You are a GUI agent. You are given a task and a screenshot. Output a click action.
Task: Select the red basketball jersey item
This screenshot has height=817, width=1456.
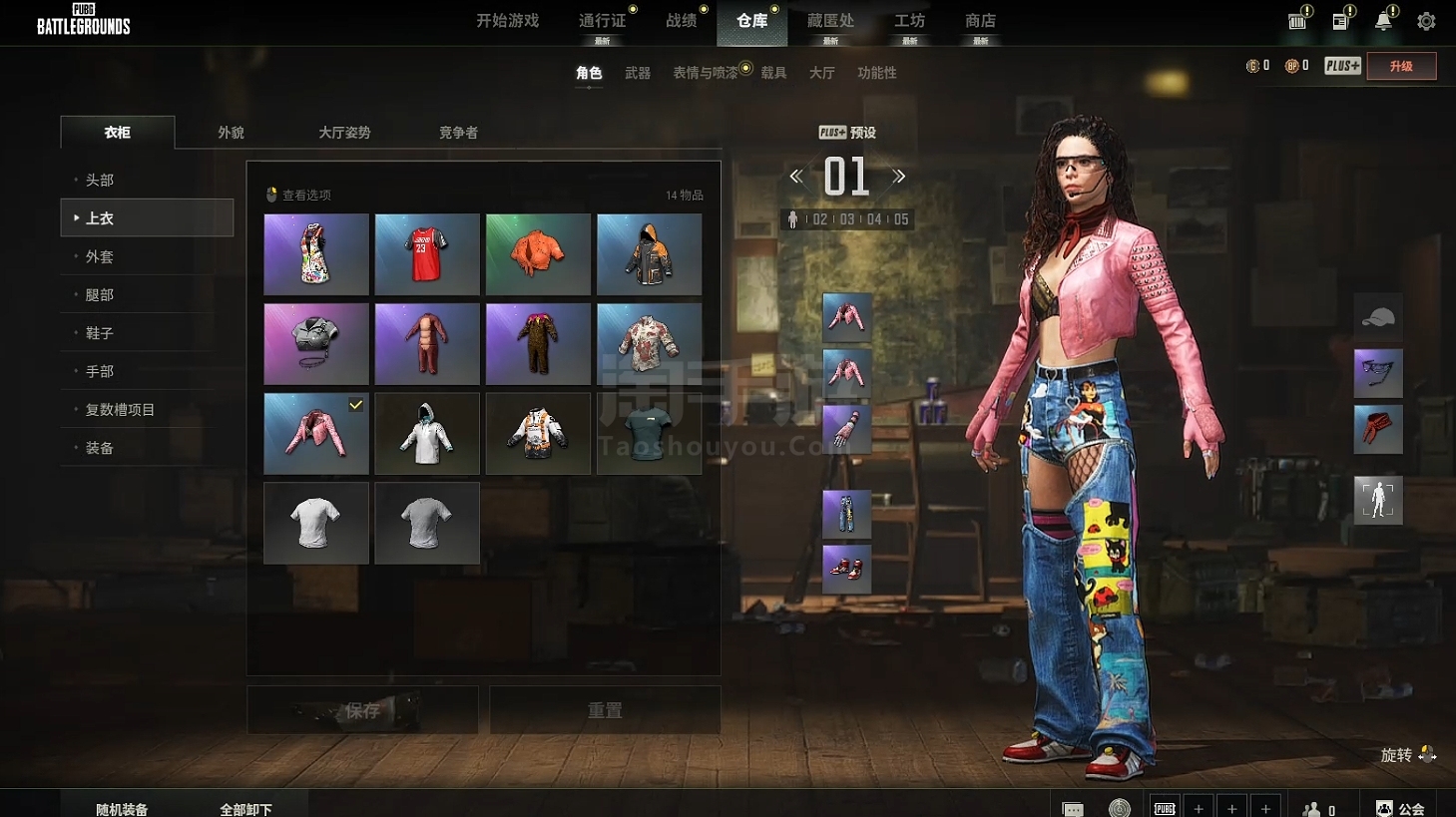point(427,254)
